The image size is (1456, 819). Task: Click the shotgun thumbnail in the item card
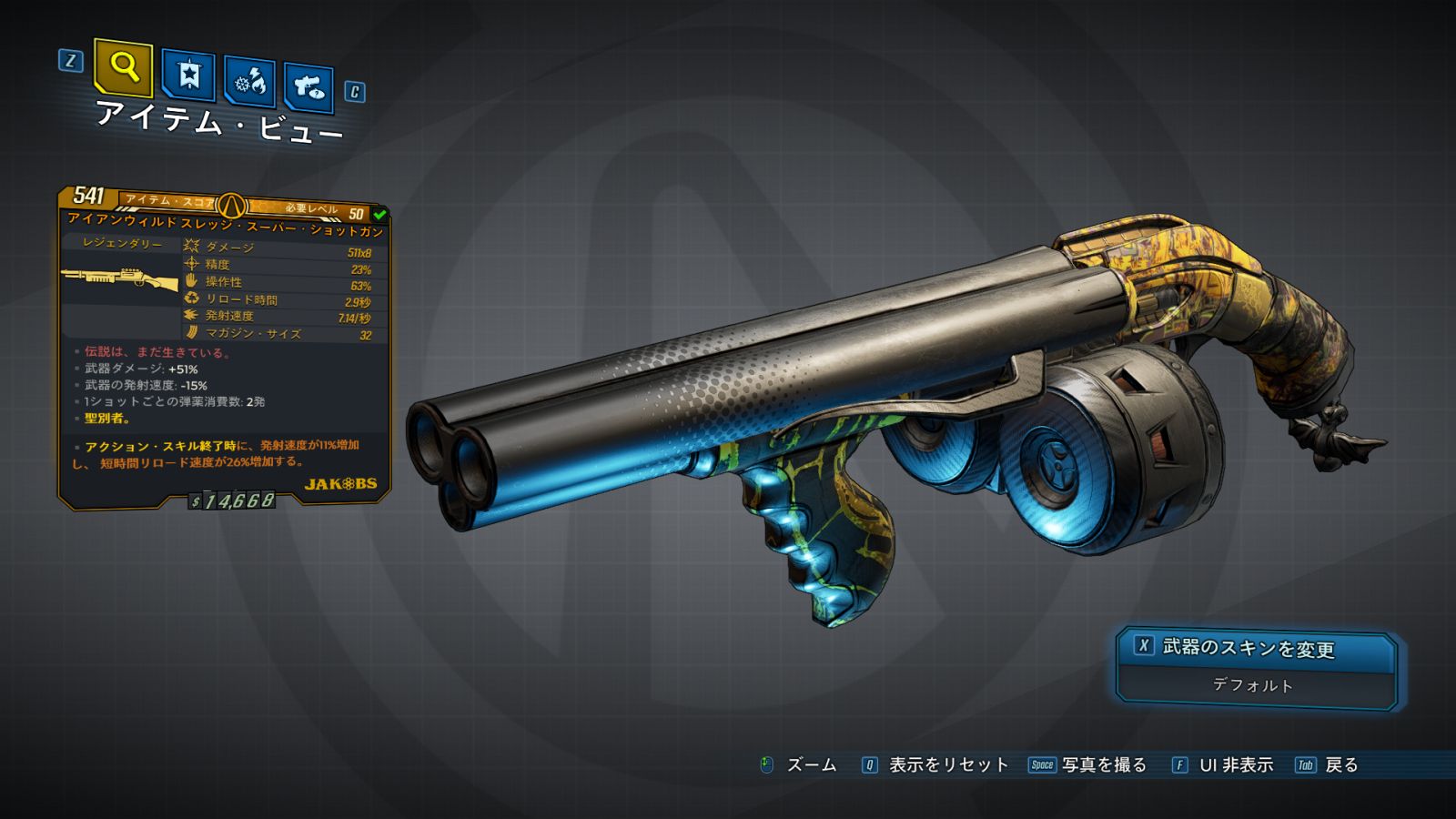coord(119,279)
